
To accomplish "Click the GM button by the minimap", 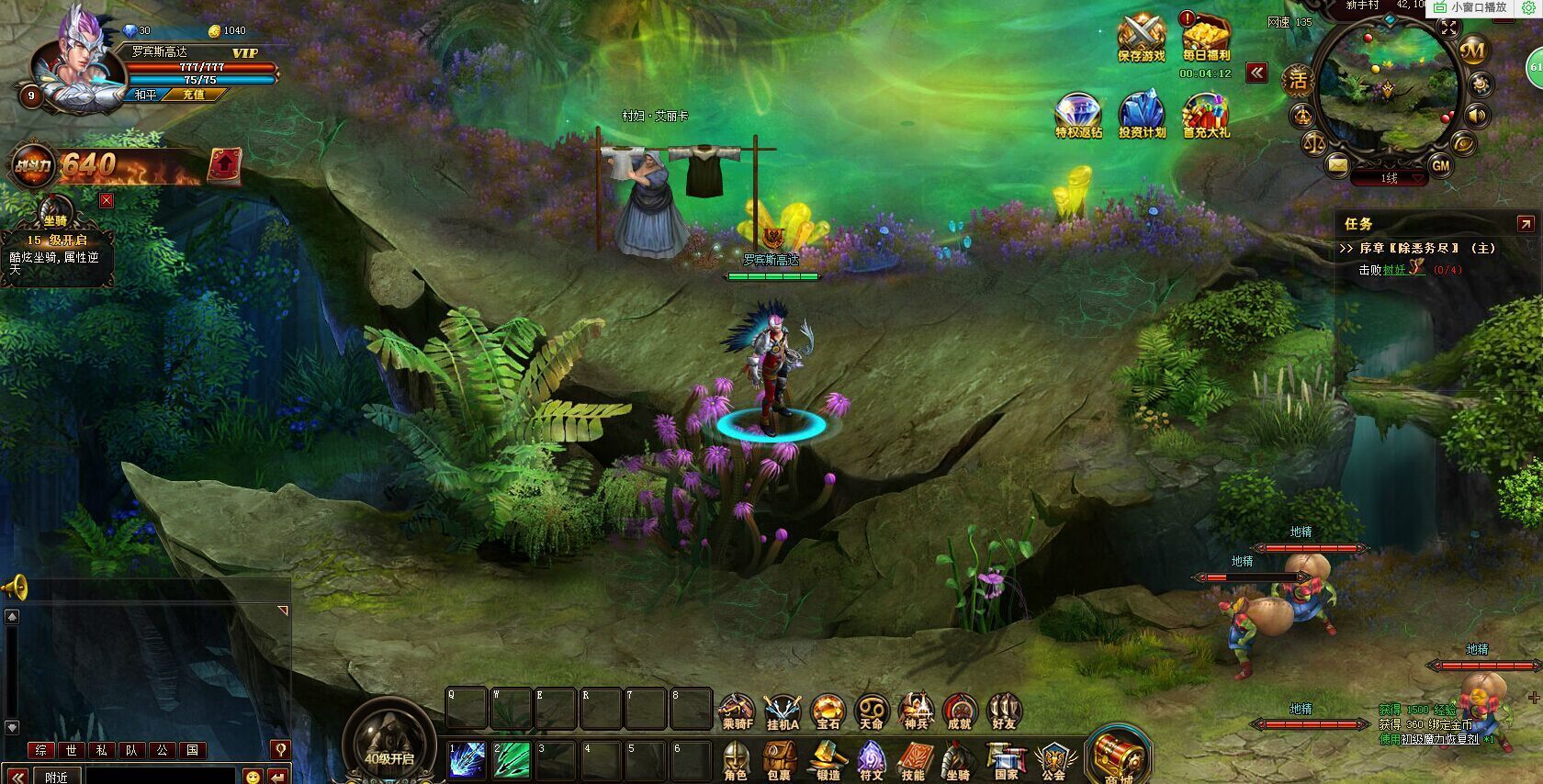I will [x=1440, y=165].
